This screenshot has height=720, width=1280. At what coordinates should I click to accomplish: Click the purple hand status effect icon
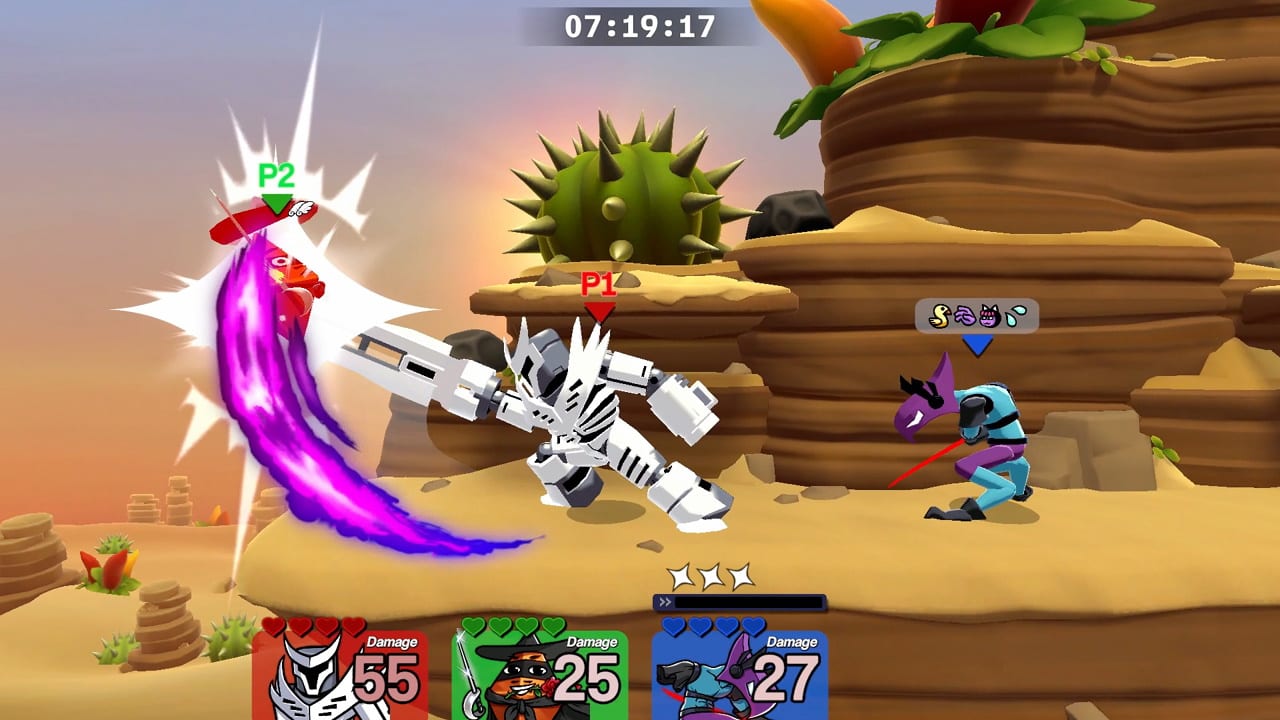pos(965,315)
